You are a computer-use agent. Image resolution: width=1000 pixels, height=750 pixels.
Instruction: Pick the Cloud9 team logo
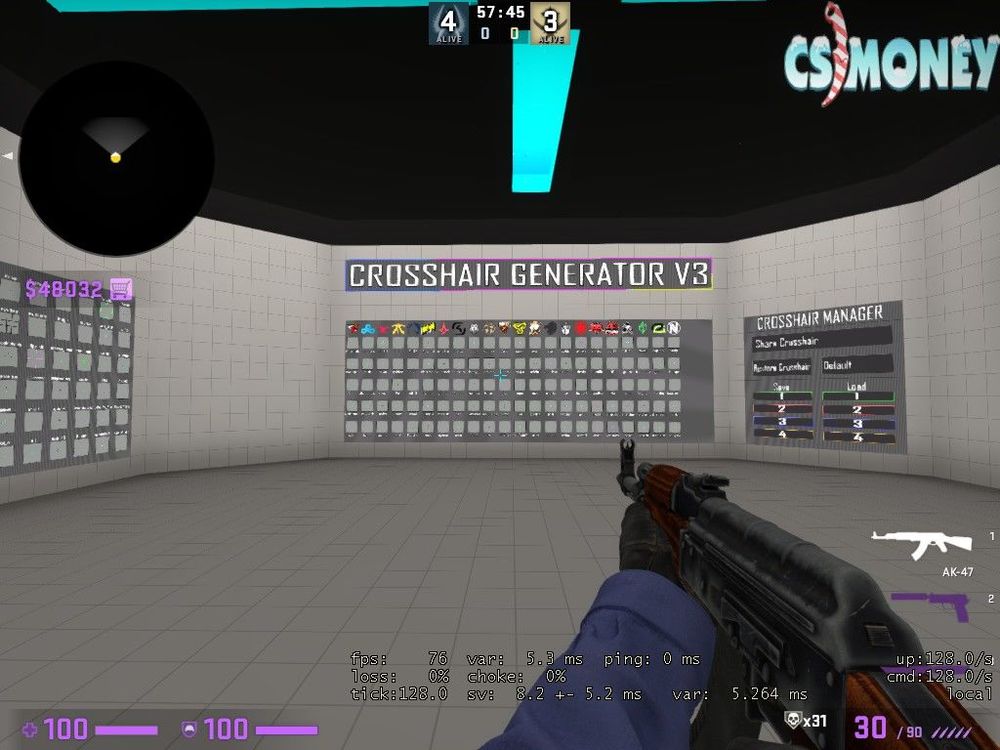point(368,328)
